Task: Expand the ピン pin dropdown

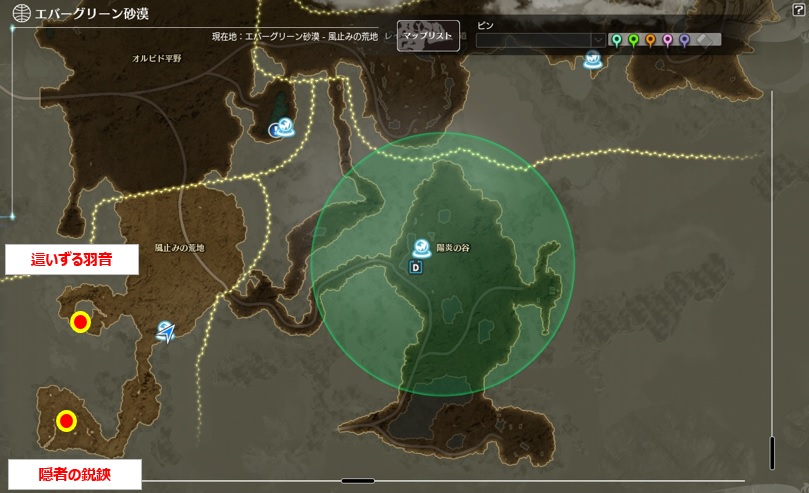Action: tap(599, 41)
